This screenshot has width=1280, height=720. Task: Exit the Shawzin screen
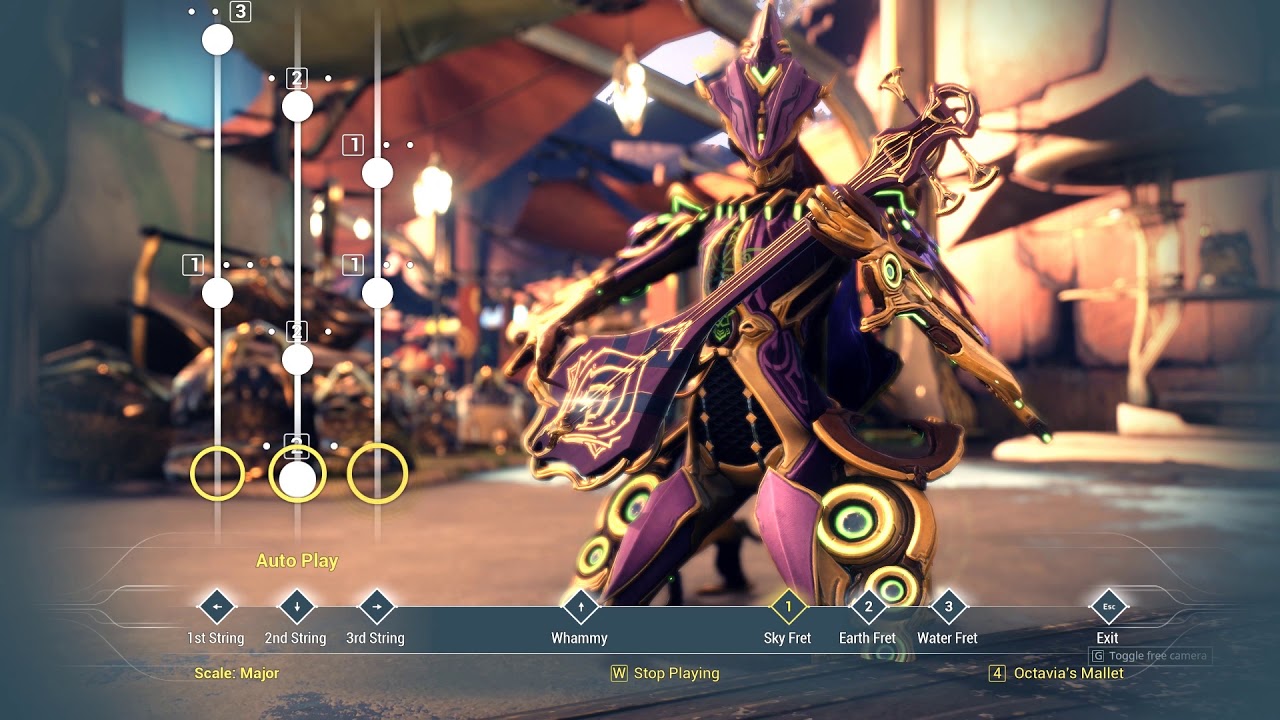tap(1108, 607)
